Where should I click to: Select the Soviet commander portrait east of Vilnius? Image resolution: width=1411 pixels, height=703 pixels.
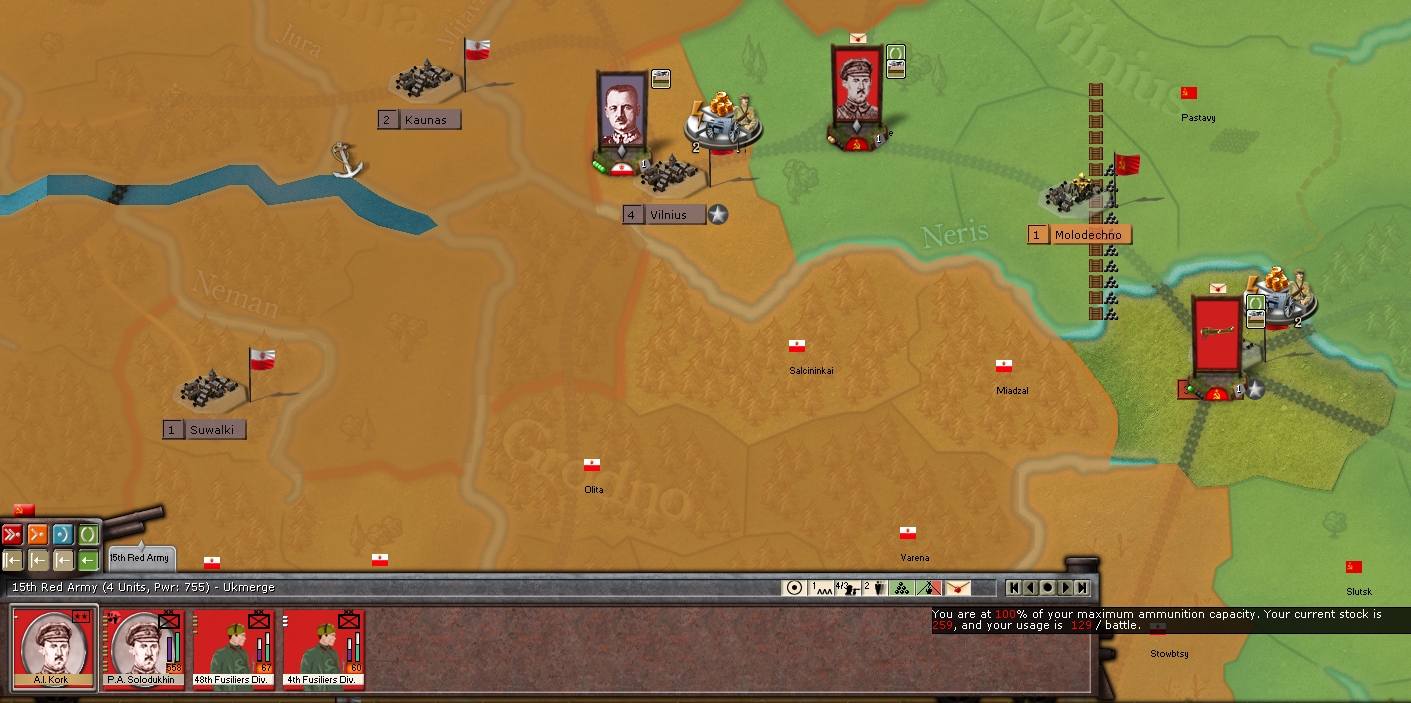pyautogui.click(x=856, y=89)
